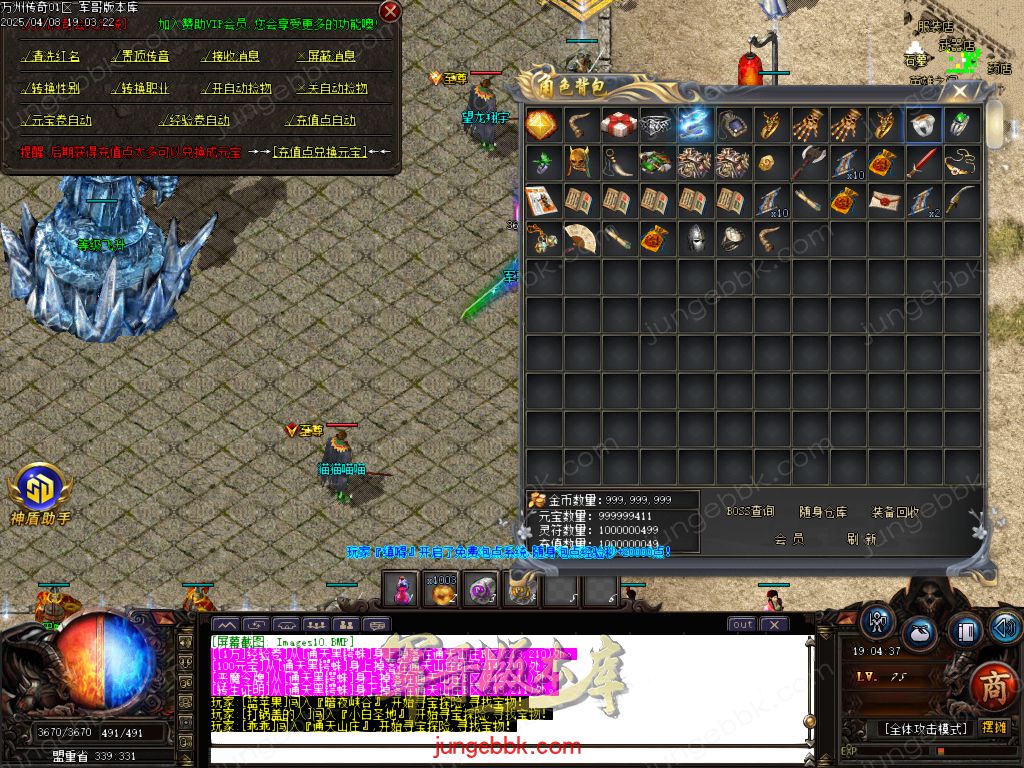Choose 转换职业 to change class

point(139,88)
